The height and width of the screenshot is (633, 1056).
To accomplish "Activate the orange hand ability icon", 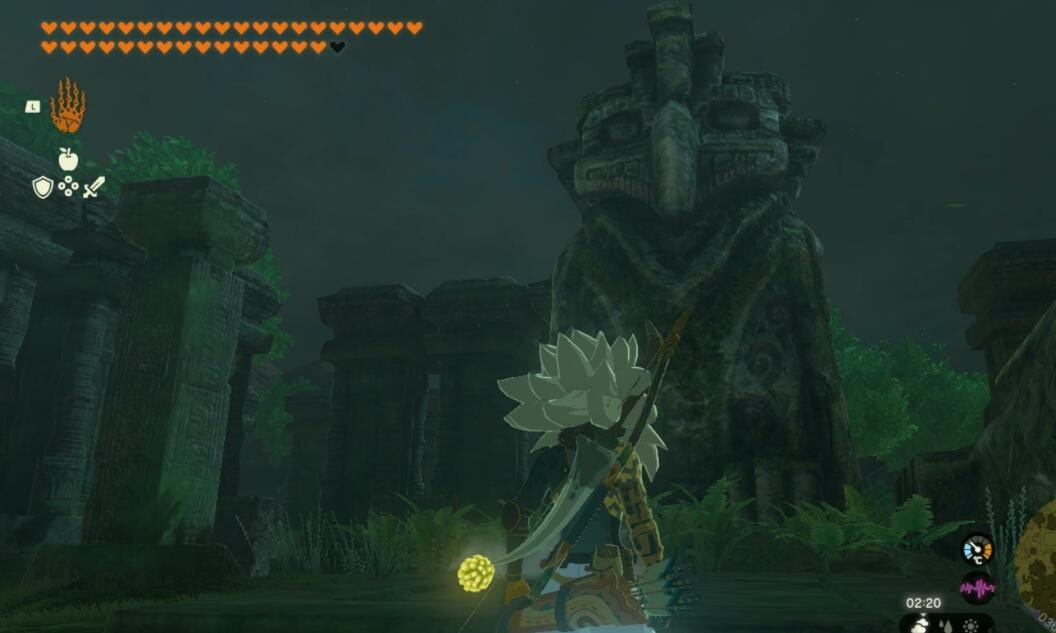I will click(68, 106).
